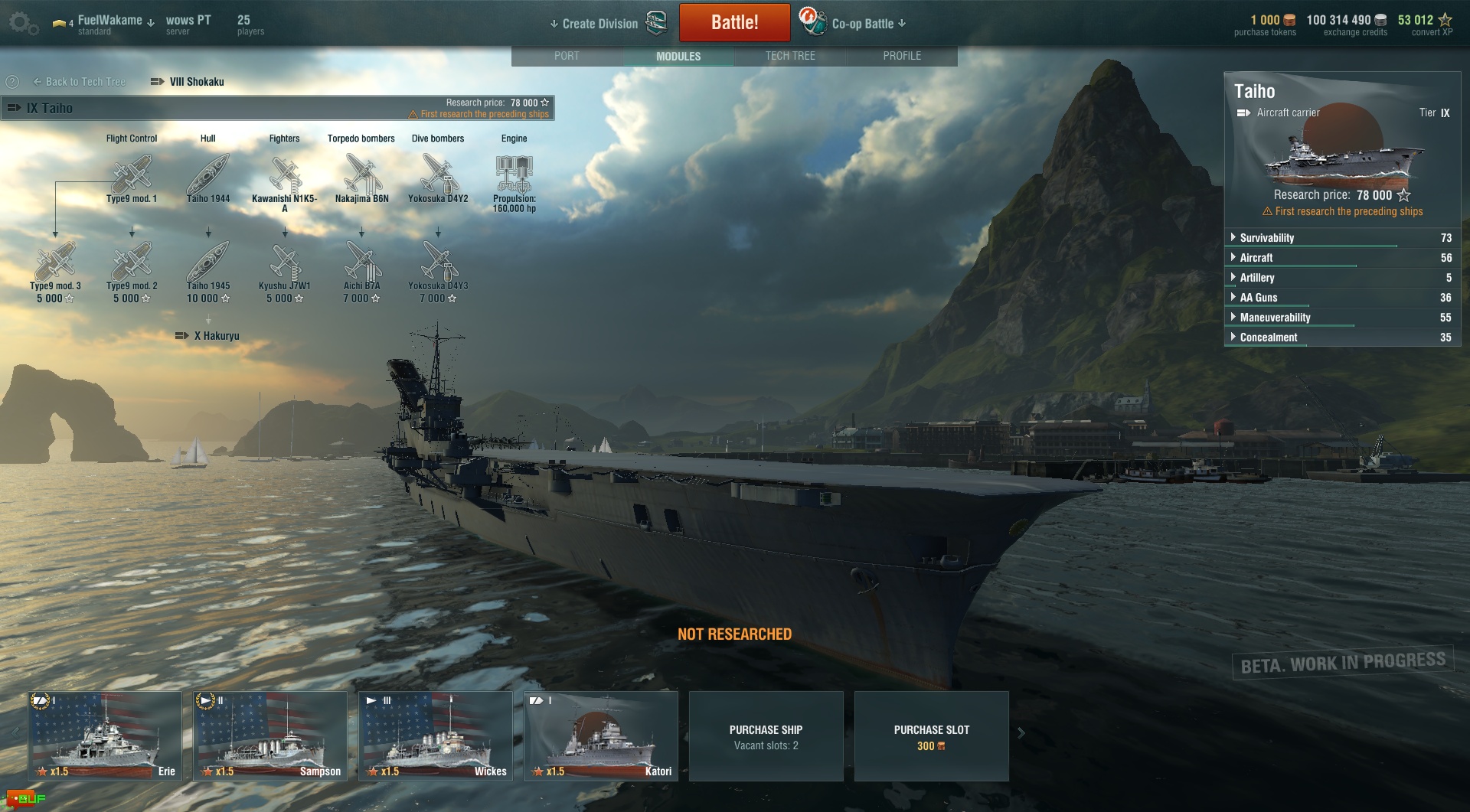This screenshot has width=1470, height=812.
Task: Create a Division
Action: tap(599, 24)
